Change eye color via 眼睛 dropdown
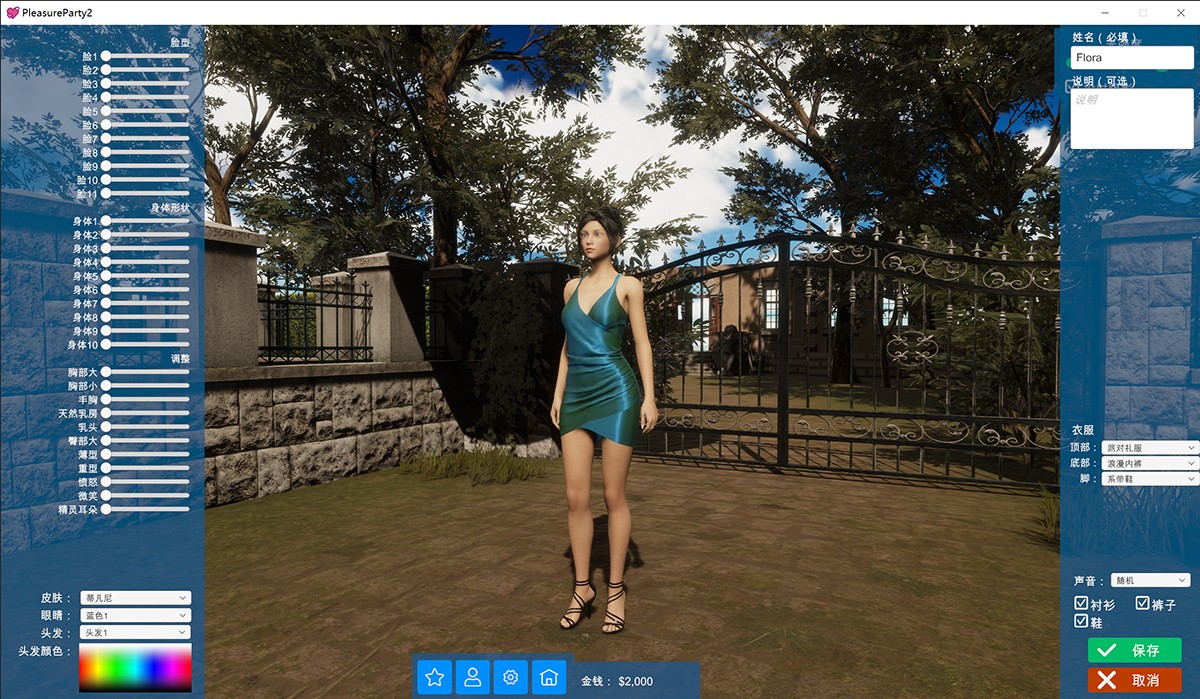 (x=135, y=615)
